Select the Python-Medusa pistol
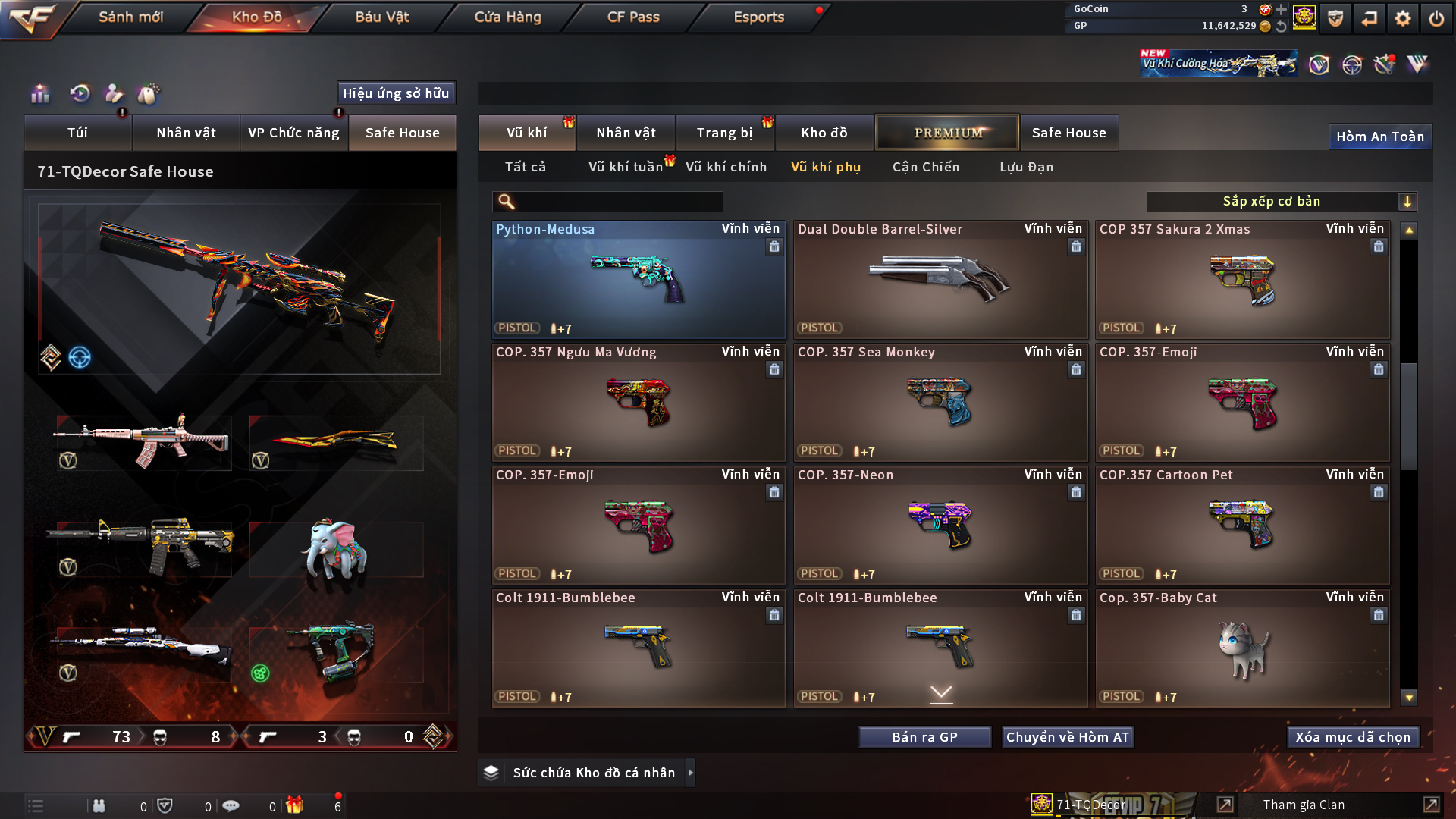This screenshot has width=1456, height=819. pyautogui.click(x=638, y=281)
